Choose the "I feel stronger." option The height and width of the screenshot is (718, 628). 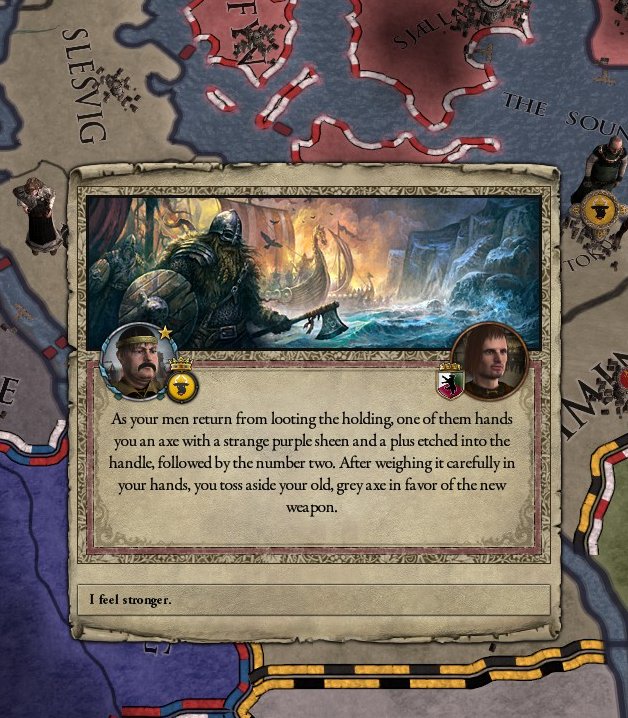click(313, 600)
